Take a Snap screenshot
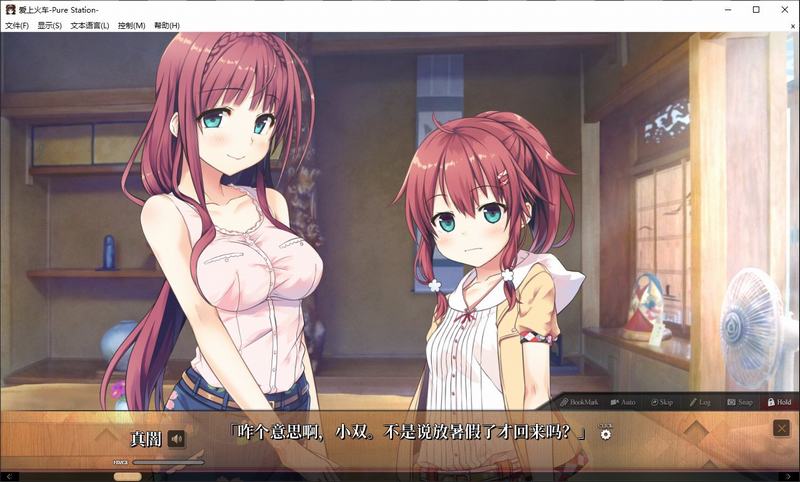The width and height of the screenshot is (800, 482). (739, 402)
